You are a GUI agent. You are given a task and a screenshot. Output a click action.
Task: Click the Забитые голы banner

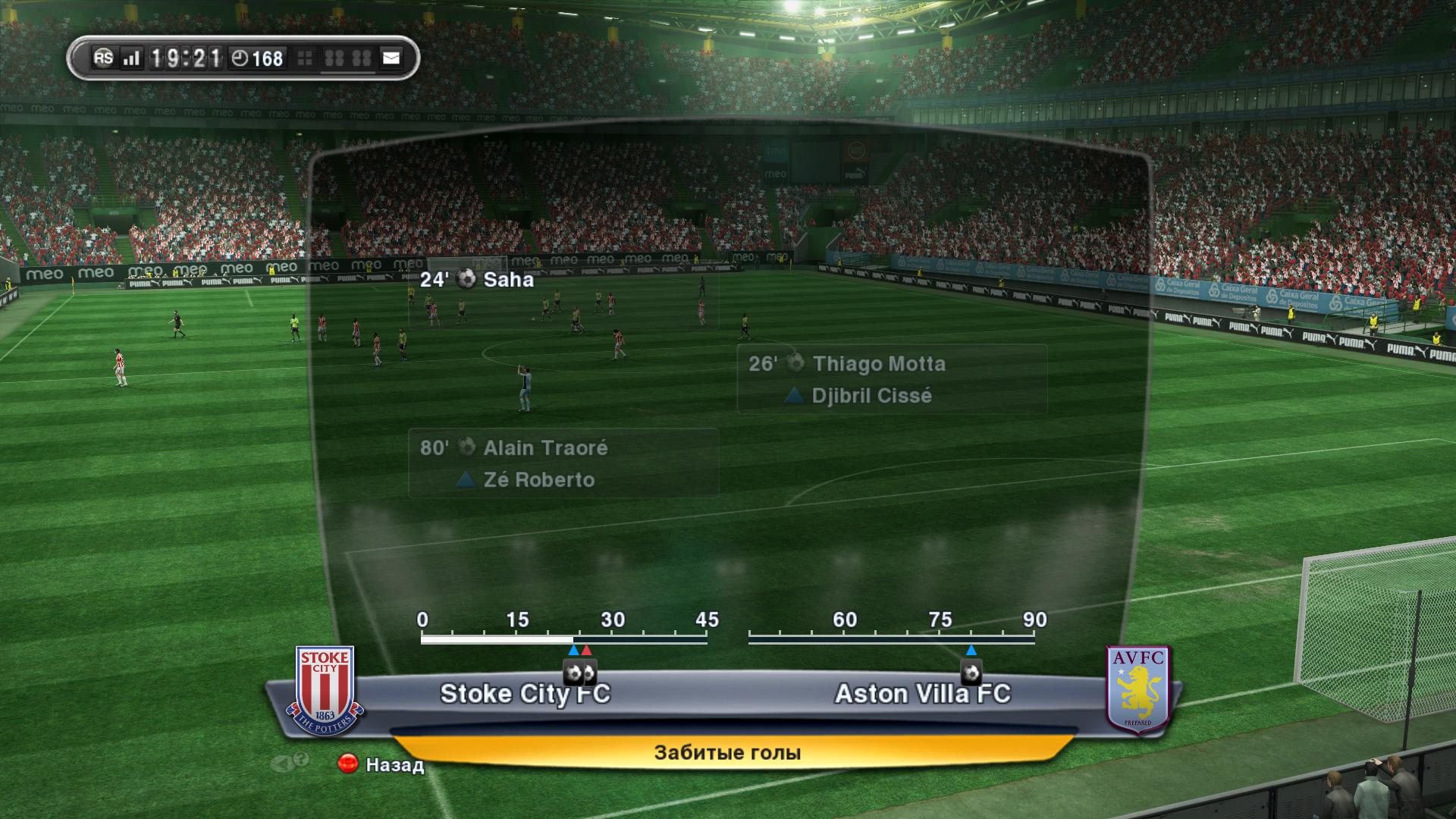click(727, 752)
